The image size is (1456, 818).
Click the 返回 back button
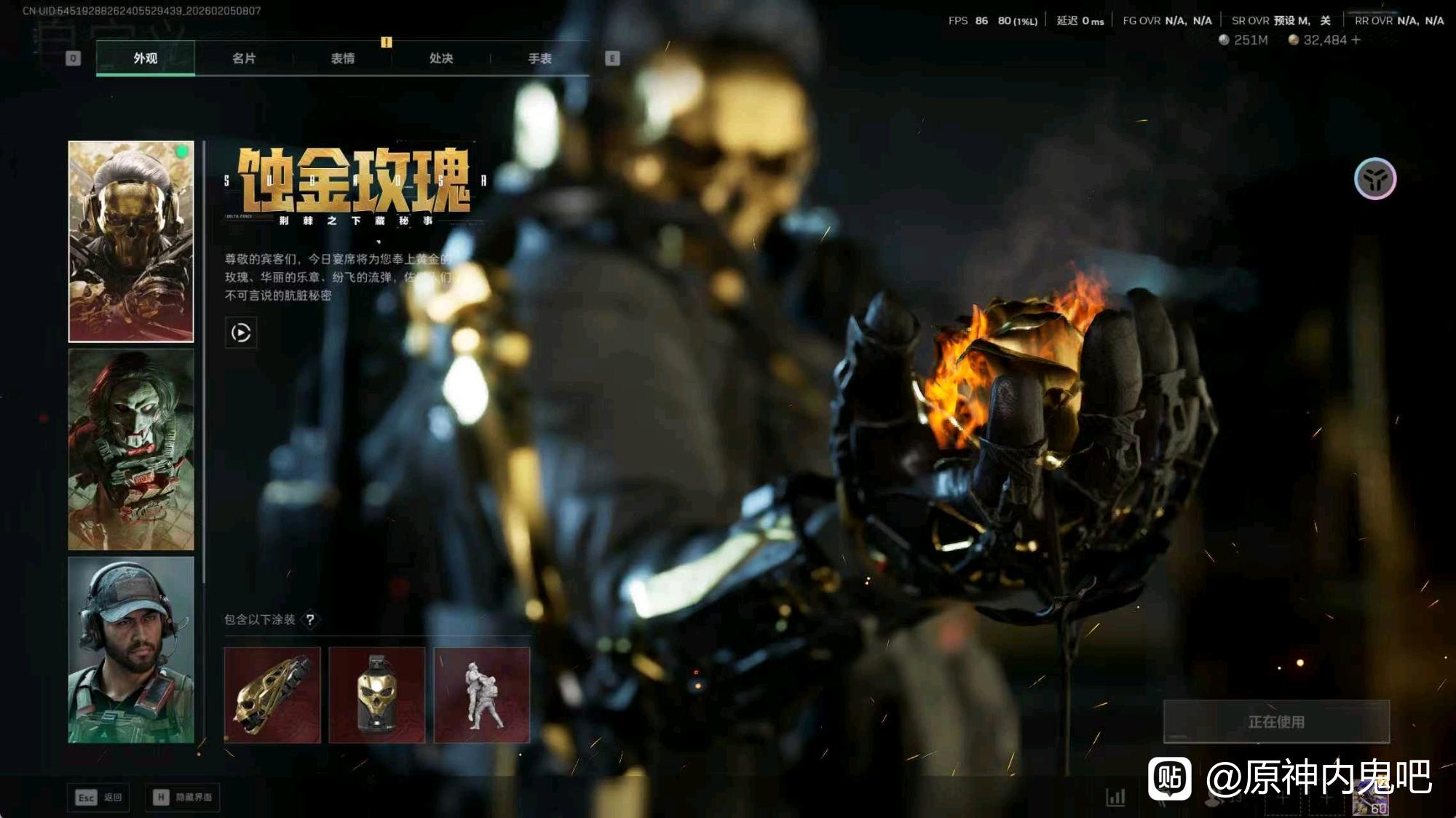[99, 798]
